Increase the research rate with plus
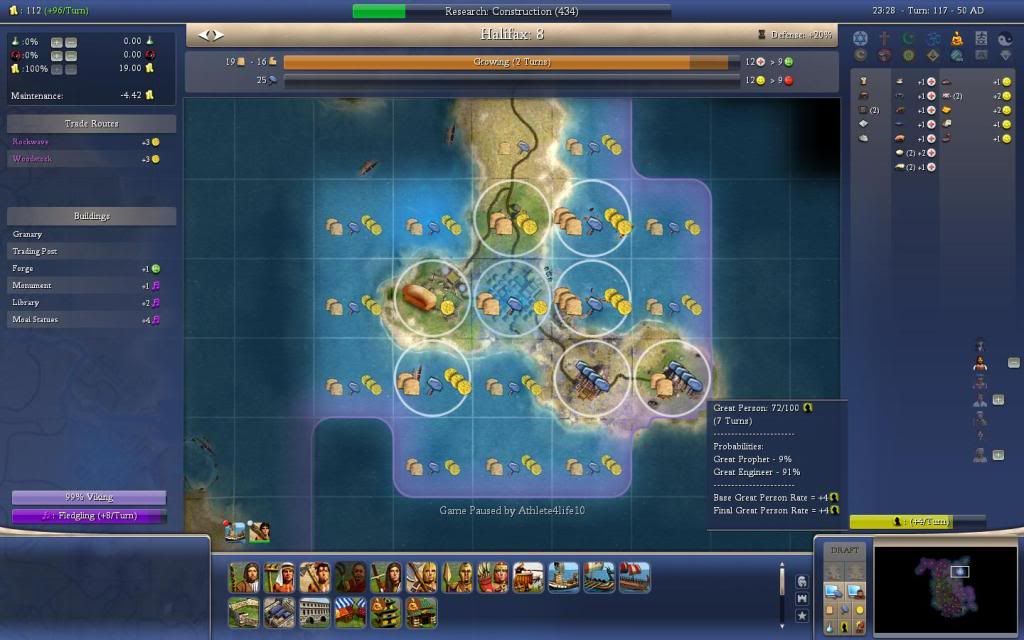Image resolution: width=1024 pixels, height=640 pixels. 56,42
